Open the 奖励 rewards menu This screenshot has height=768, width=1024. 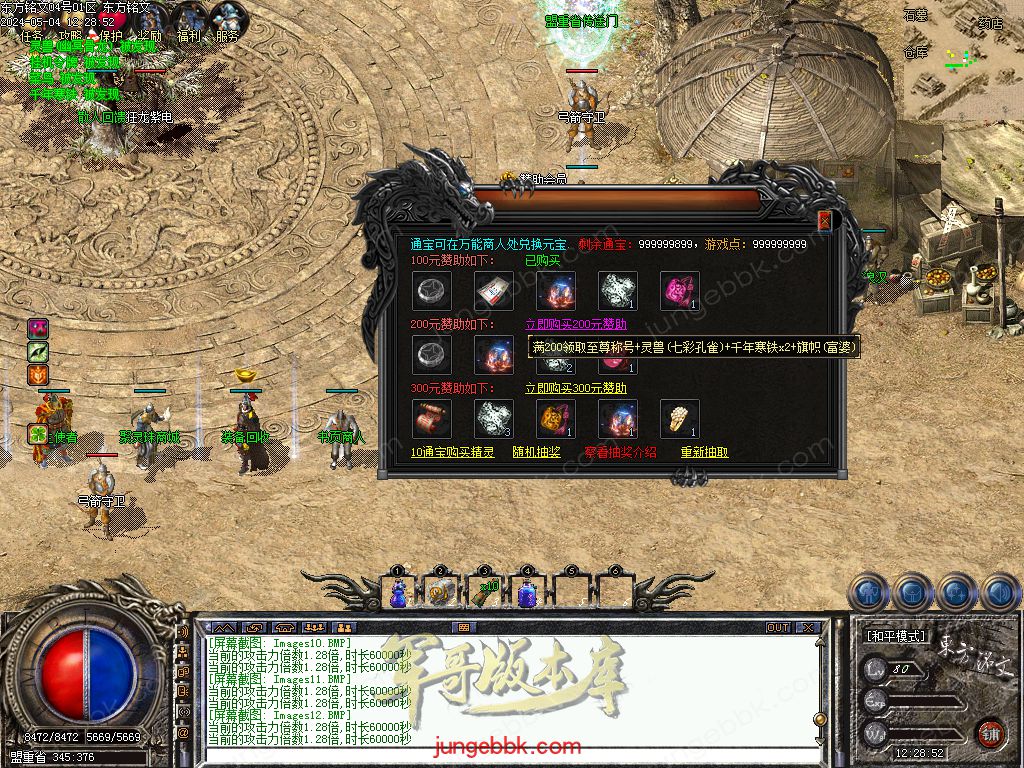coord(150,36)
